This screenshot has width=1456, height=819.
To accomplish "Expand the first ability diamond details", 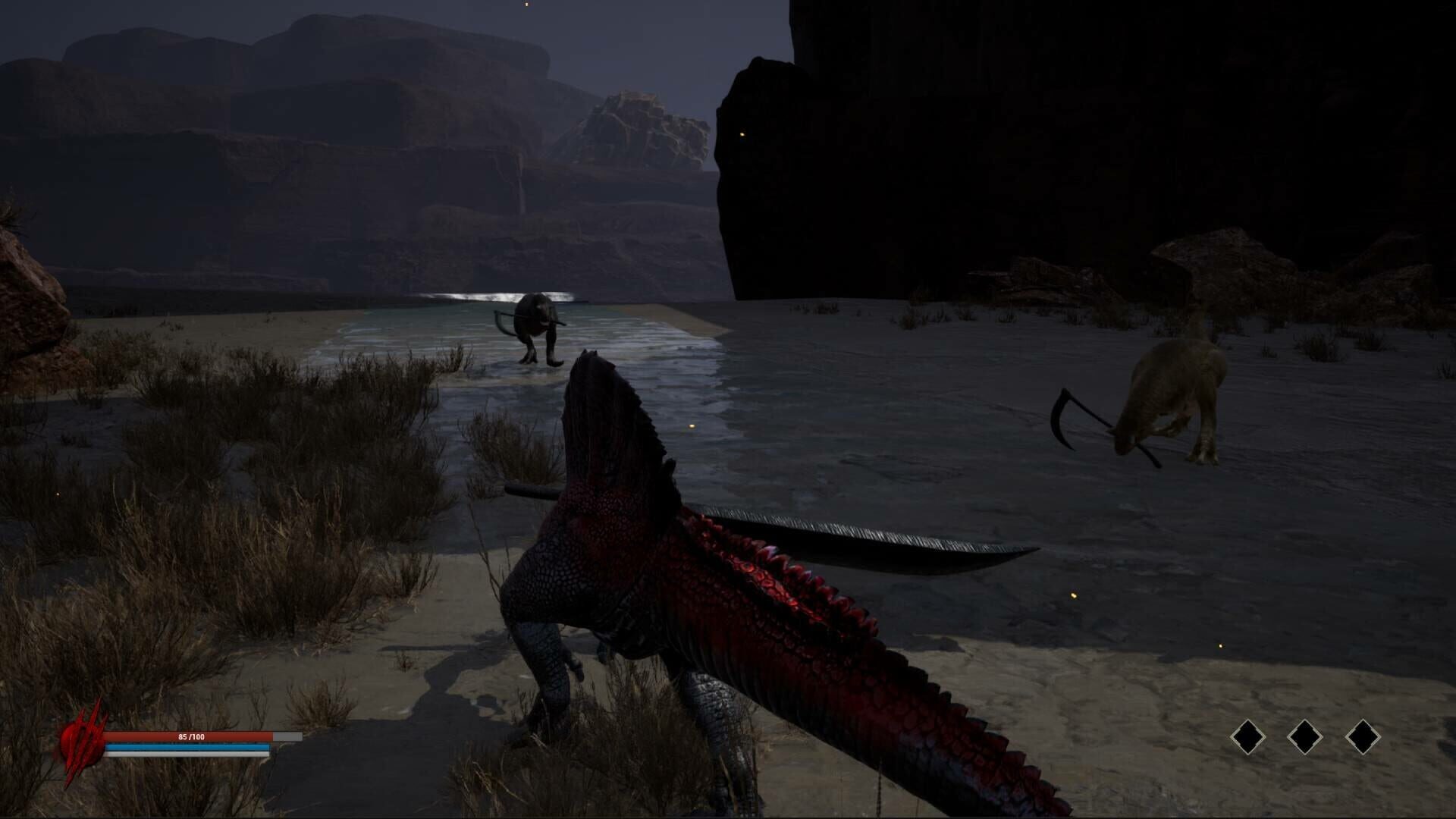I will [x=1248, y=737].
